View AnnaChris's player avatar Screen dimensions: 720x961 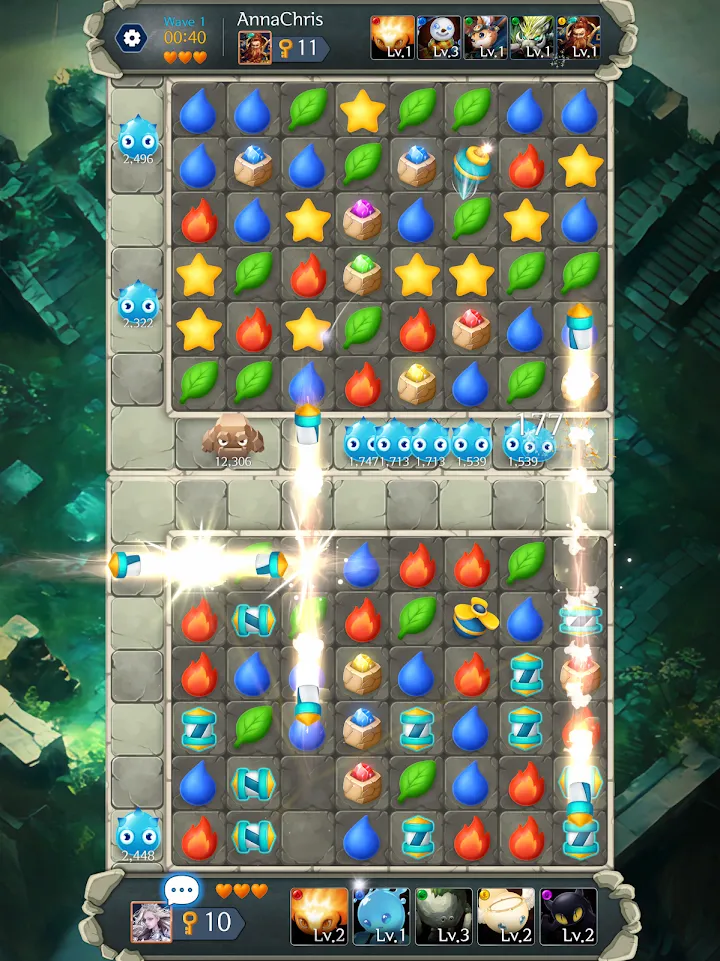click(x=254, y=48)
